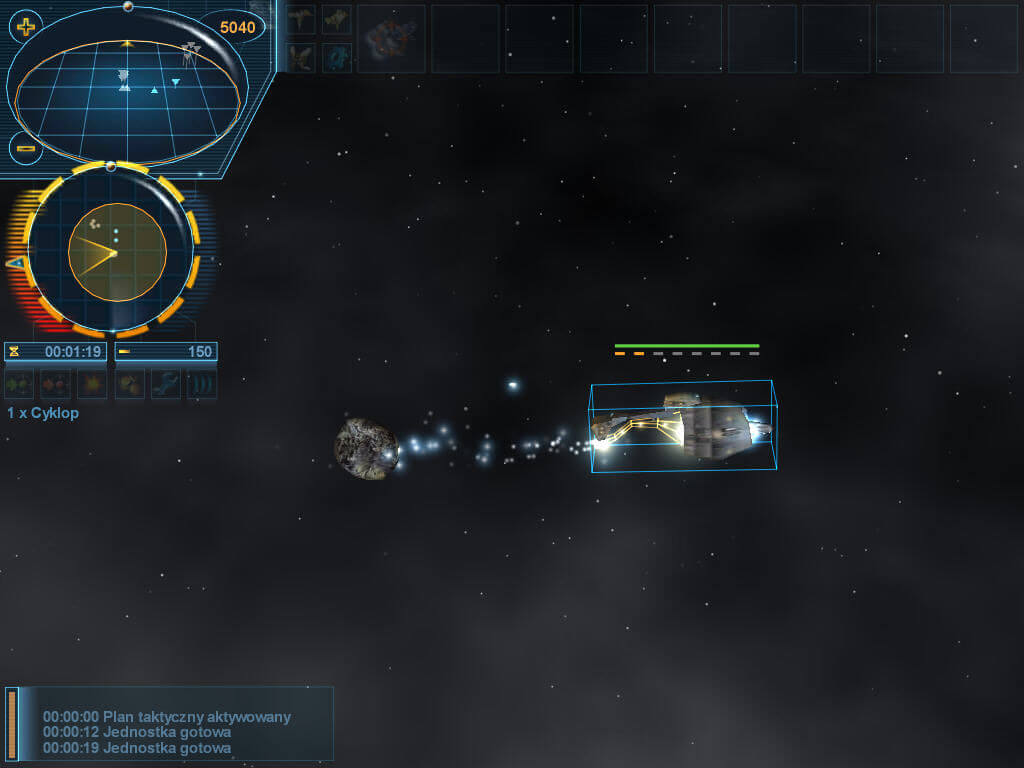
Task: Select the large ship portrait in top bar
Action: coord(391,39)
